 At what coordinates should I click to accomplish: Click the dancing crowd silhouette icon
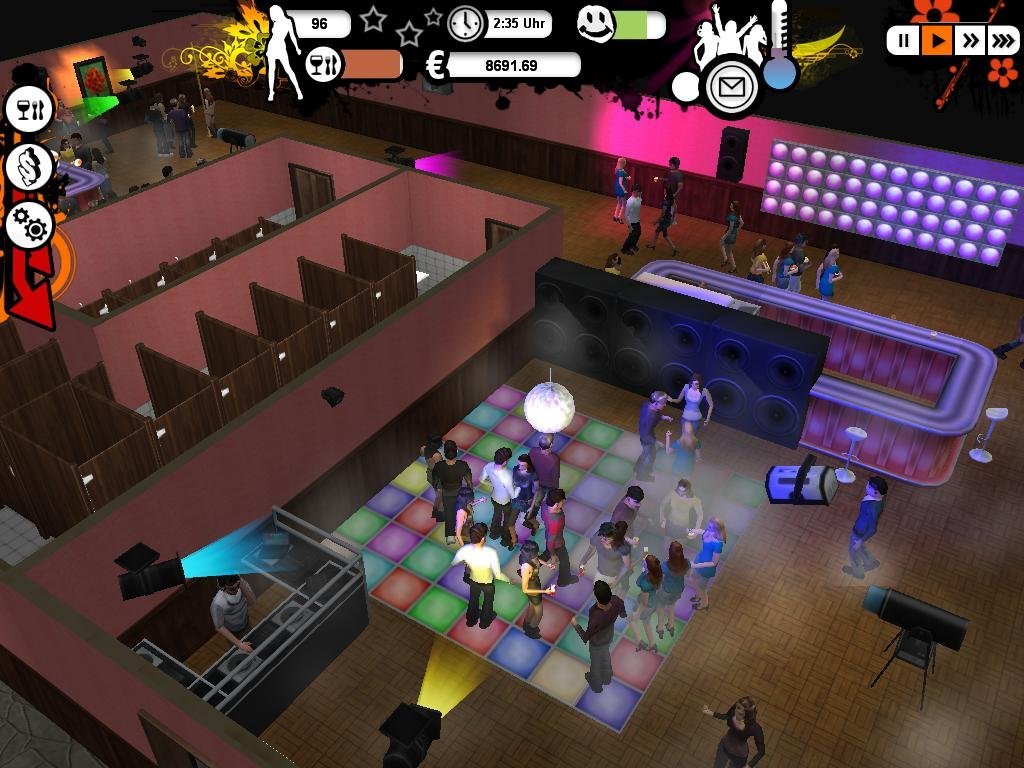pos(733,37)
